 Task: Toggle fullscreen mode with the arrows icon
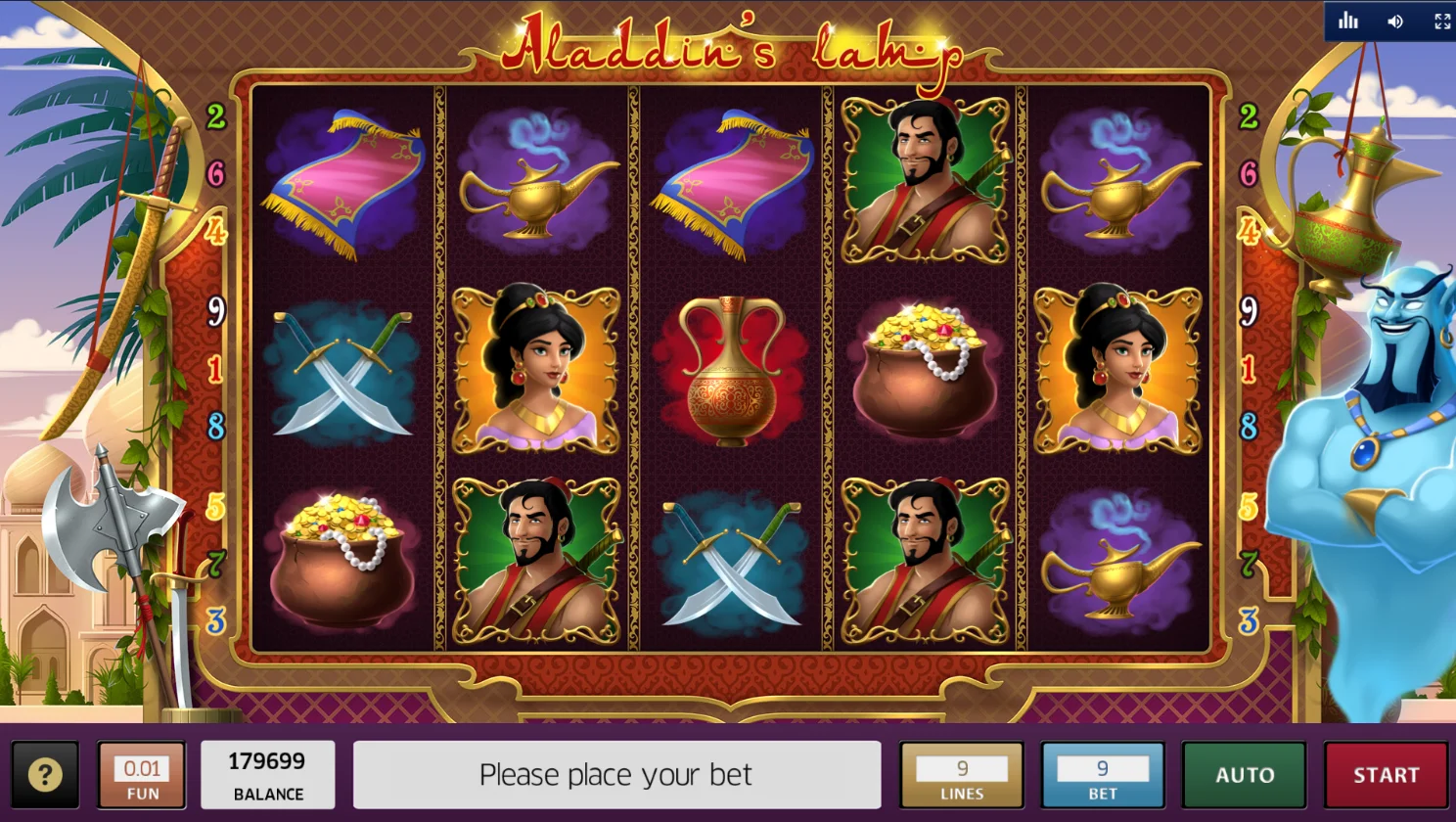coord(1441,22)
